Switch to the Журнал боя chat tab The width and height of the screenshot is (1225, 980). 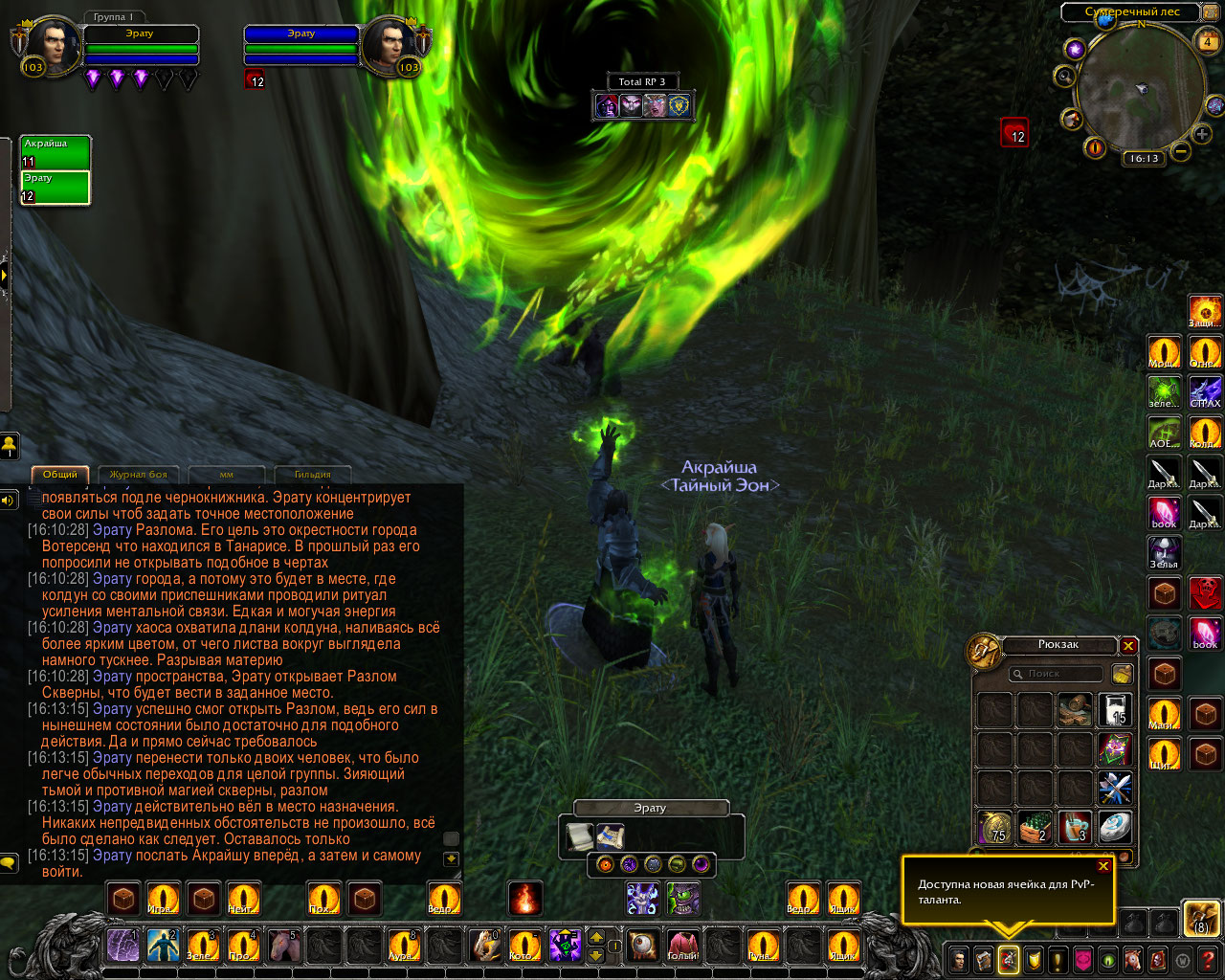(x=138, y=475)
